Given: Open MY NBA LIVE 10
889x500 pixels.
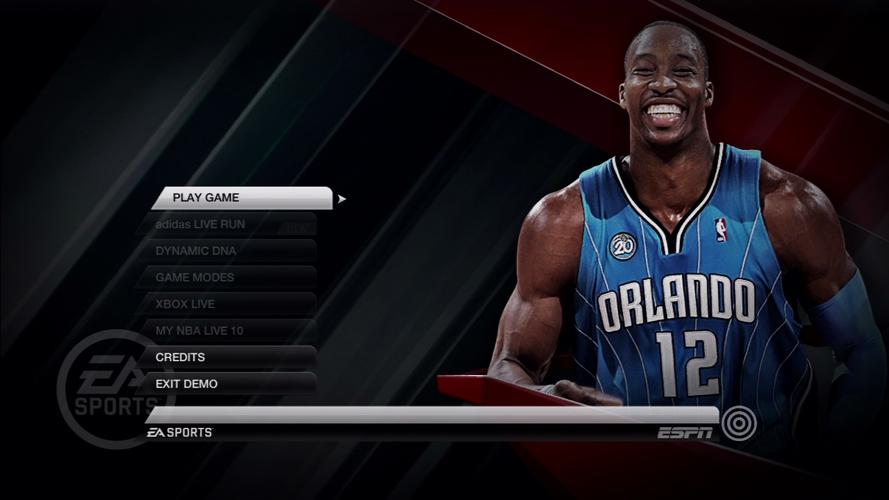Looking at the screenshot, I should tap(228, 330).
